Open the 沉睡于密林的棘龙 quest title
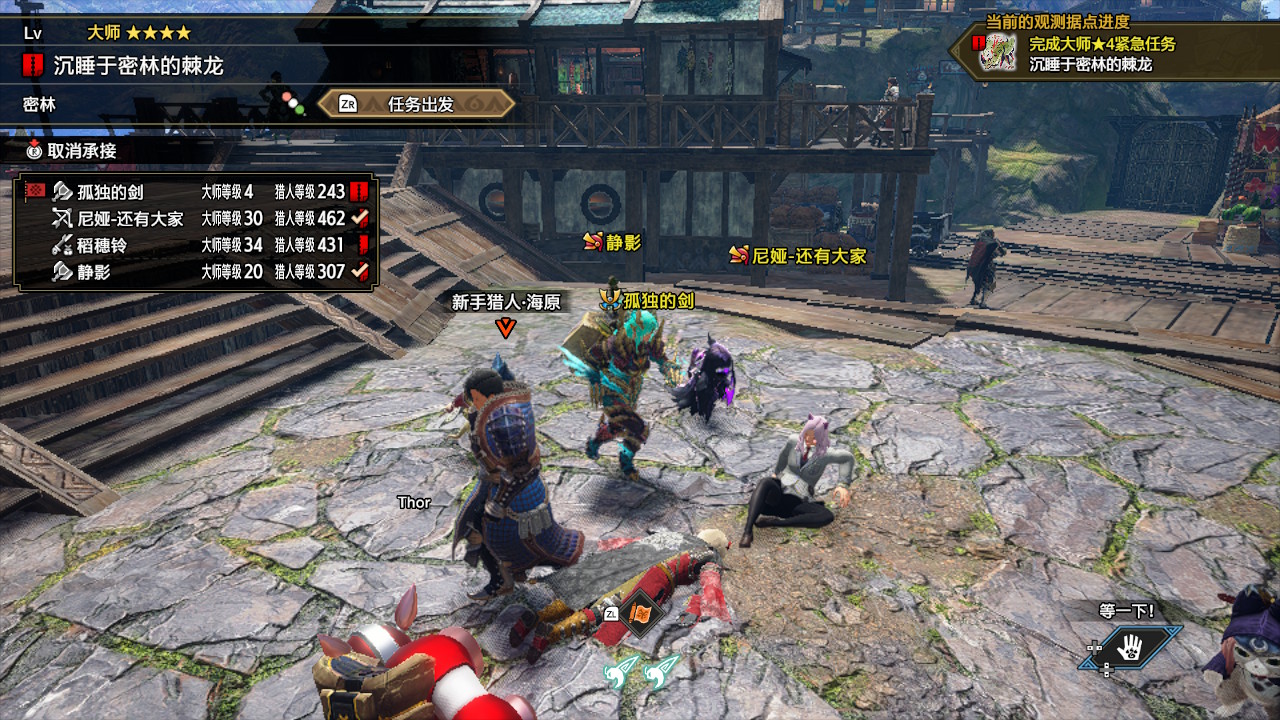The image size is (1280, 720). click(x=138, y=67)
